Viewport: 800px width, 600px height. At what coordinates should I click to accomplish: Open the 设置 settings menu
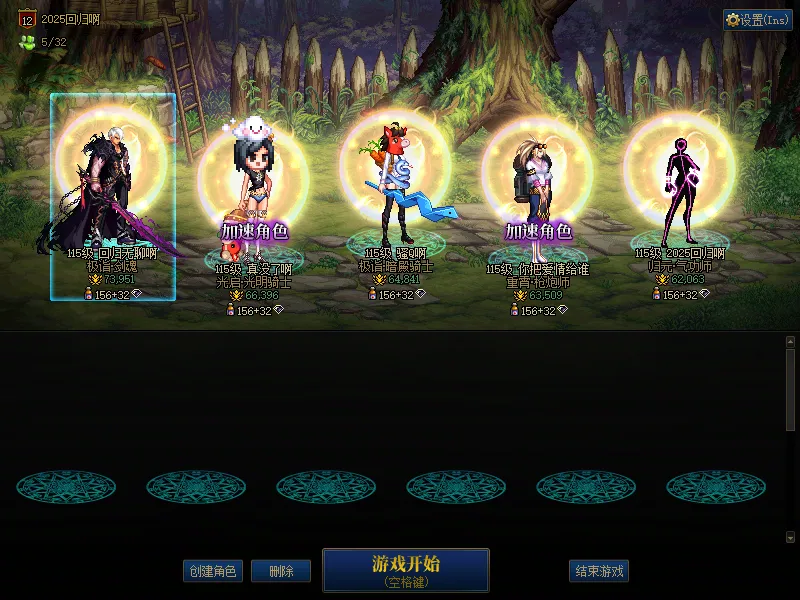click(758, 20)
